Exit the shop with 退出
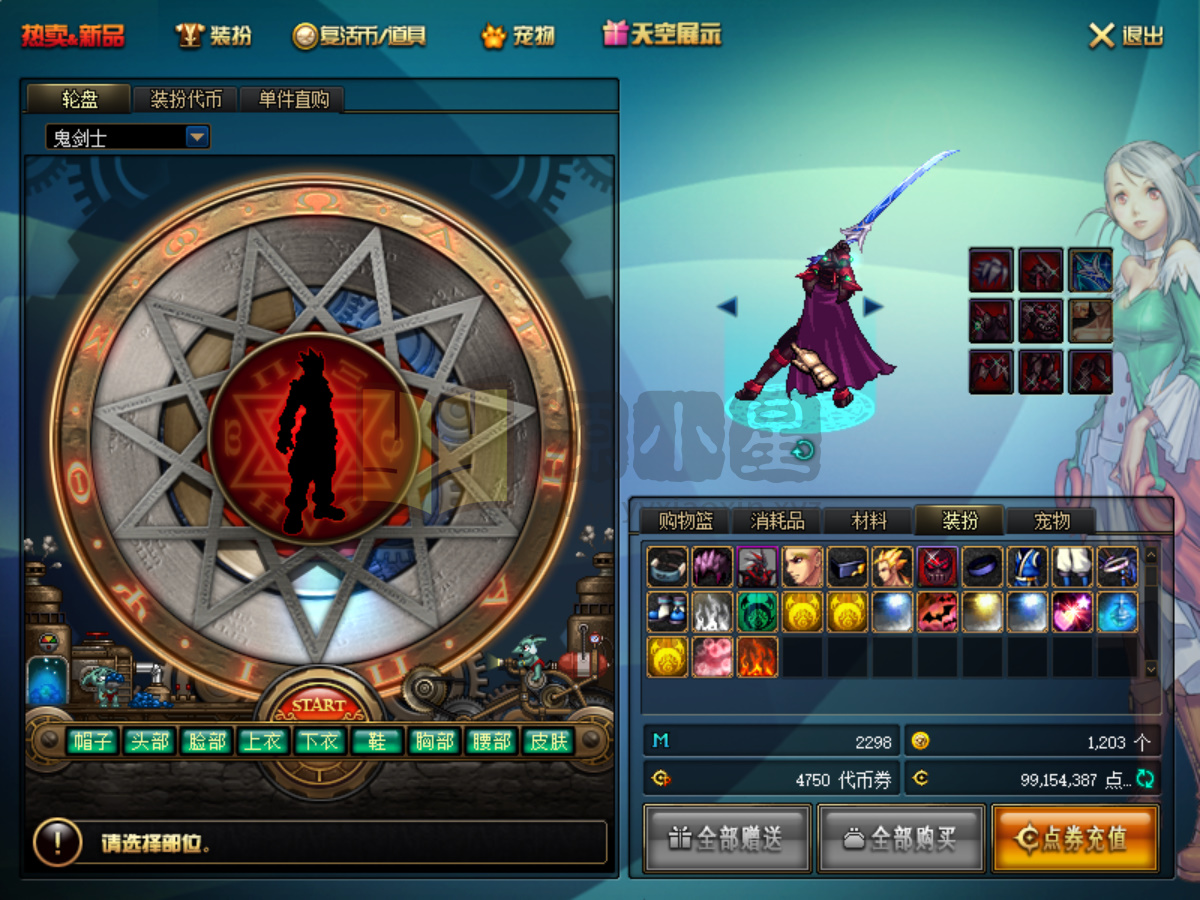The width and height of the screenshot is (1200, 900). (x=1127, y=36)
